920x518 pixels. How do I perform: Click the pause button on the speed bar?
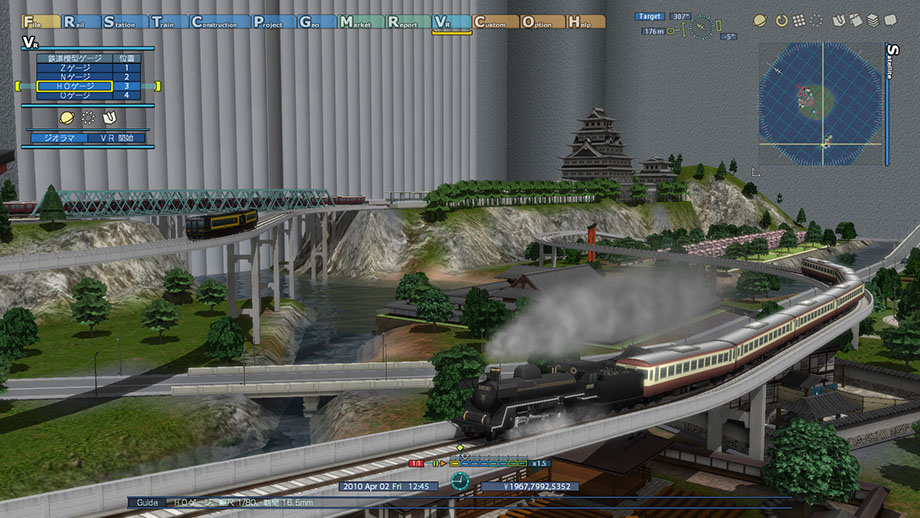point(437,463)
